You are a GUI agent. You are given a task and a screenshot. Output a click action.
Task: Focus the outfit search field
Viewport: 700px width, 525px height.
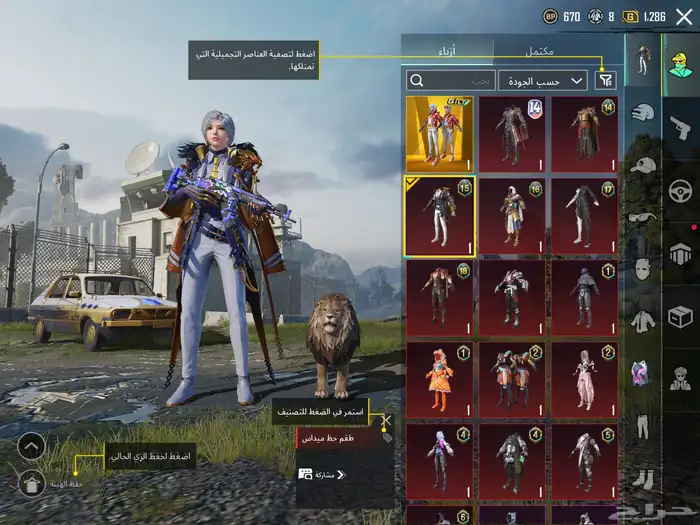click(x=450, y=80)
